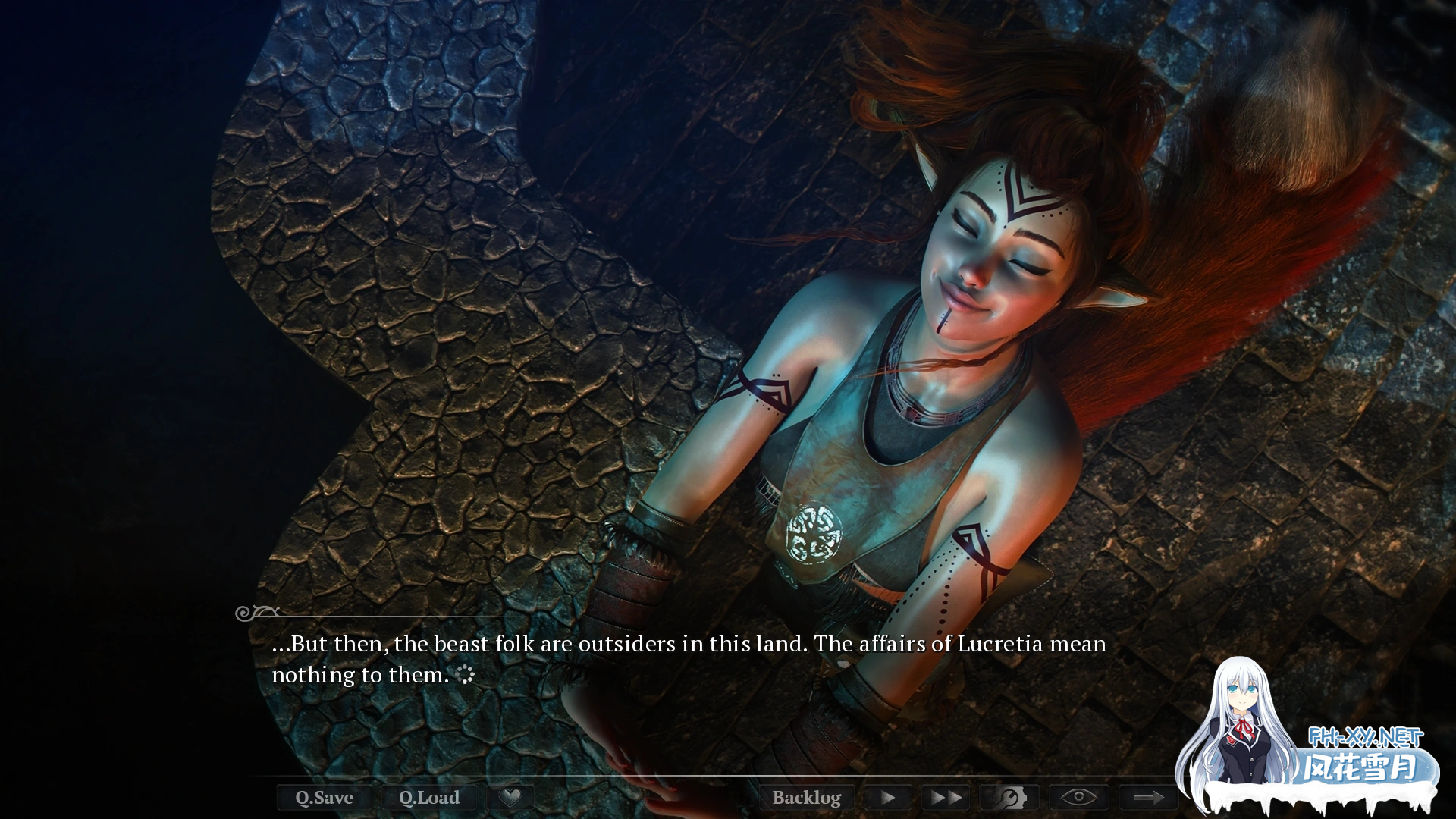
Task: Quick save with the Q.Save button
Action: tap(324, 798)
